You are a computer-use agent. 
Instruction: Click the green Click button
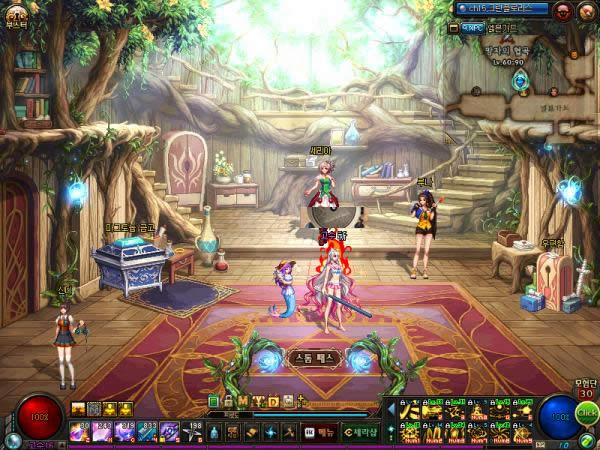click(586, 413)
